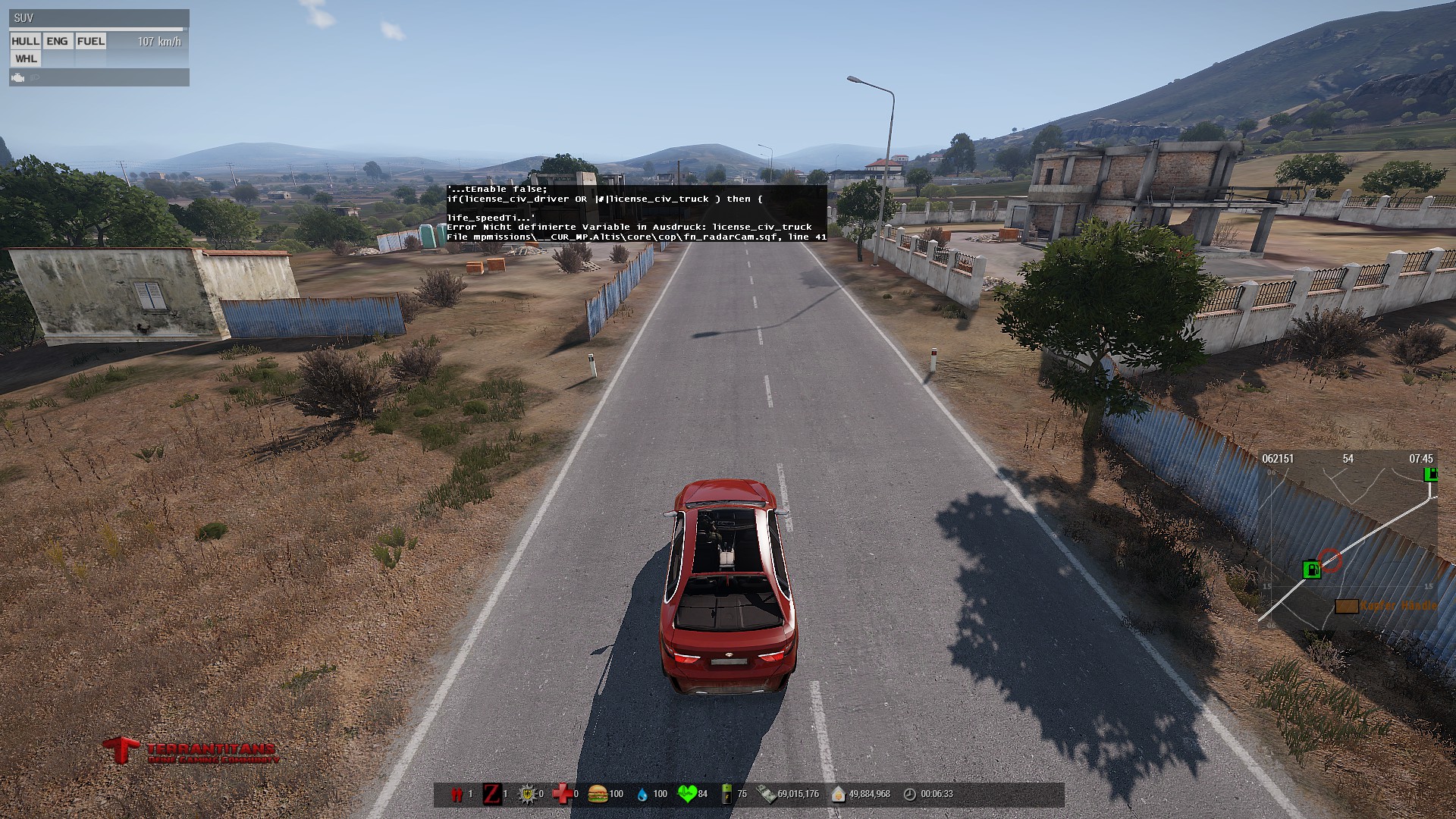Click the battery icon in status bar
Viewport: 1456px width, 819px height.
(727, 794)
